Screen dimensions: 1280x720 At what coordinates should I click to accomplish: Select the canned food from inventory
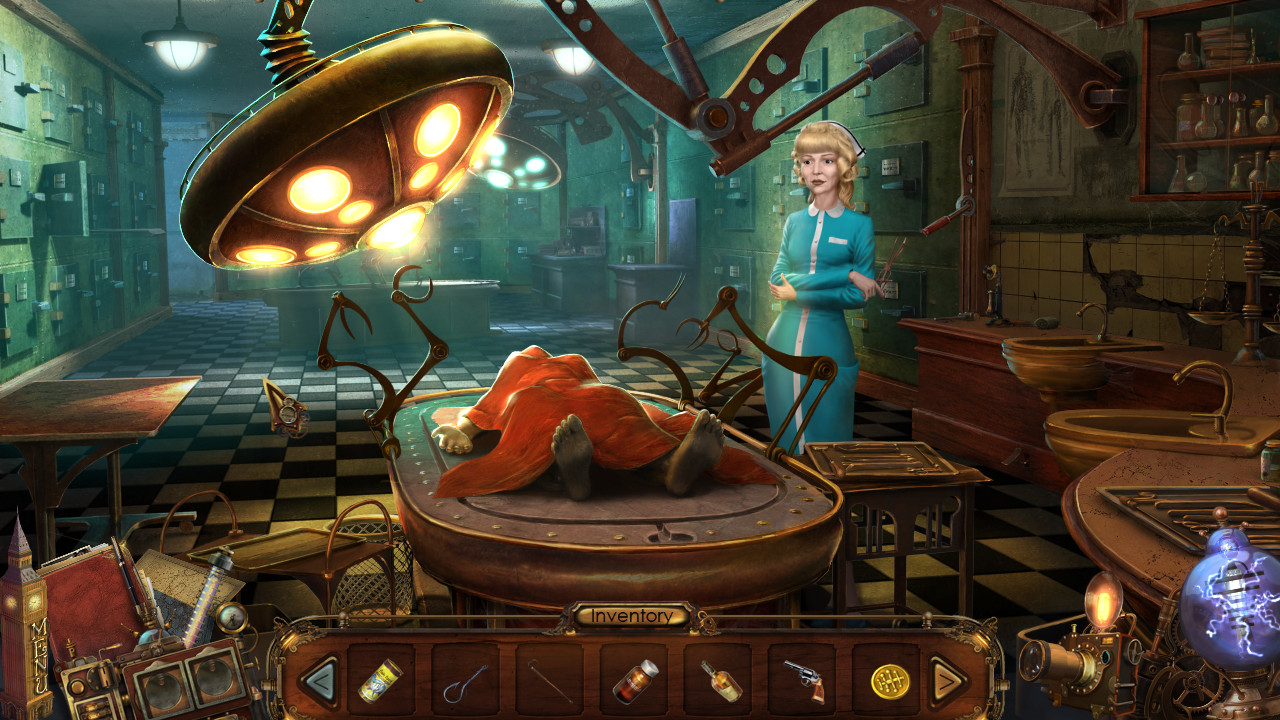tap(379, 682)
